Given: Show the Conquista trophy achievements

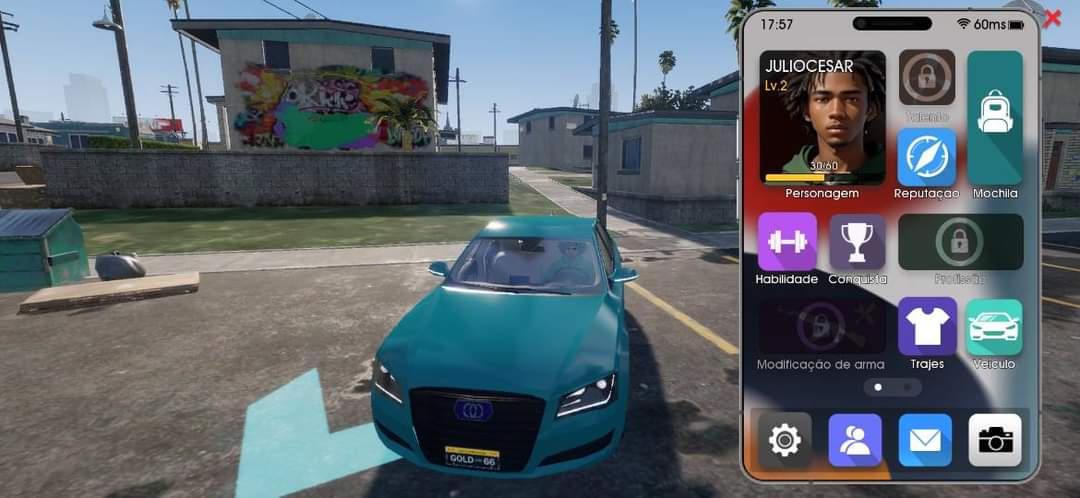Looking at the screenshot, I should pos(857,242).
